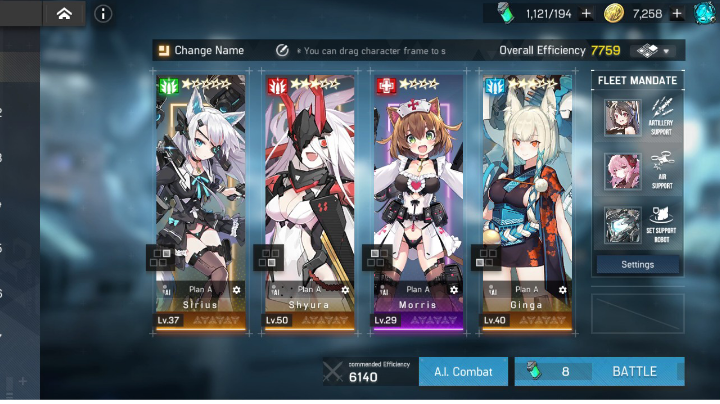The width and height of the screenshot is (720, 404).
Task: Add more gold coins with plus
Action: (x=677, y=13)
